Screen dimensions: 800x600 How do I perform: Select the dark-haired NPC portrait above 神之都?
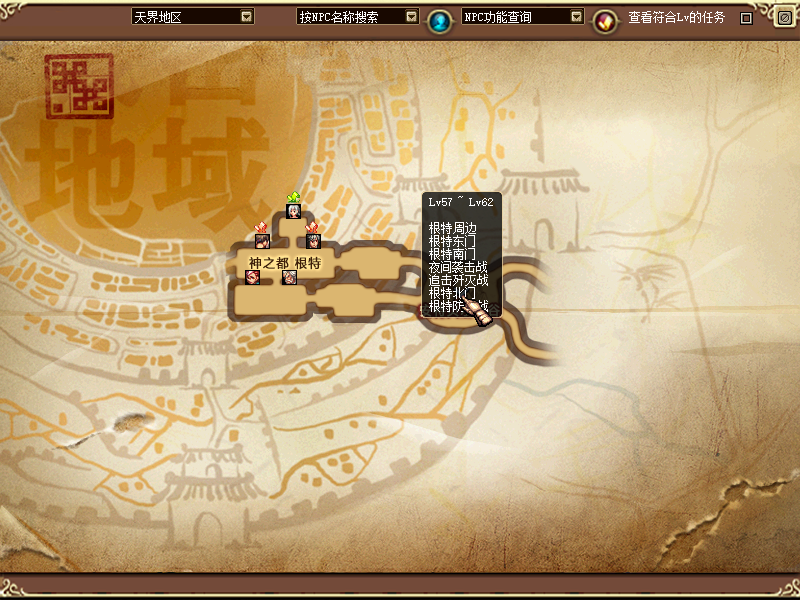pos(262,240)
